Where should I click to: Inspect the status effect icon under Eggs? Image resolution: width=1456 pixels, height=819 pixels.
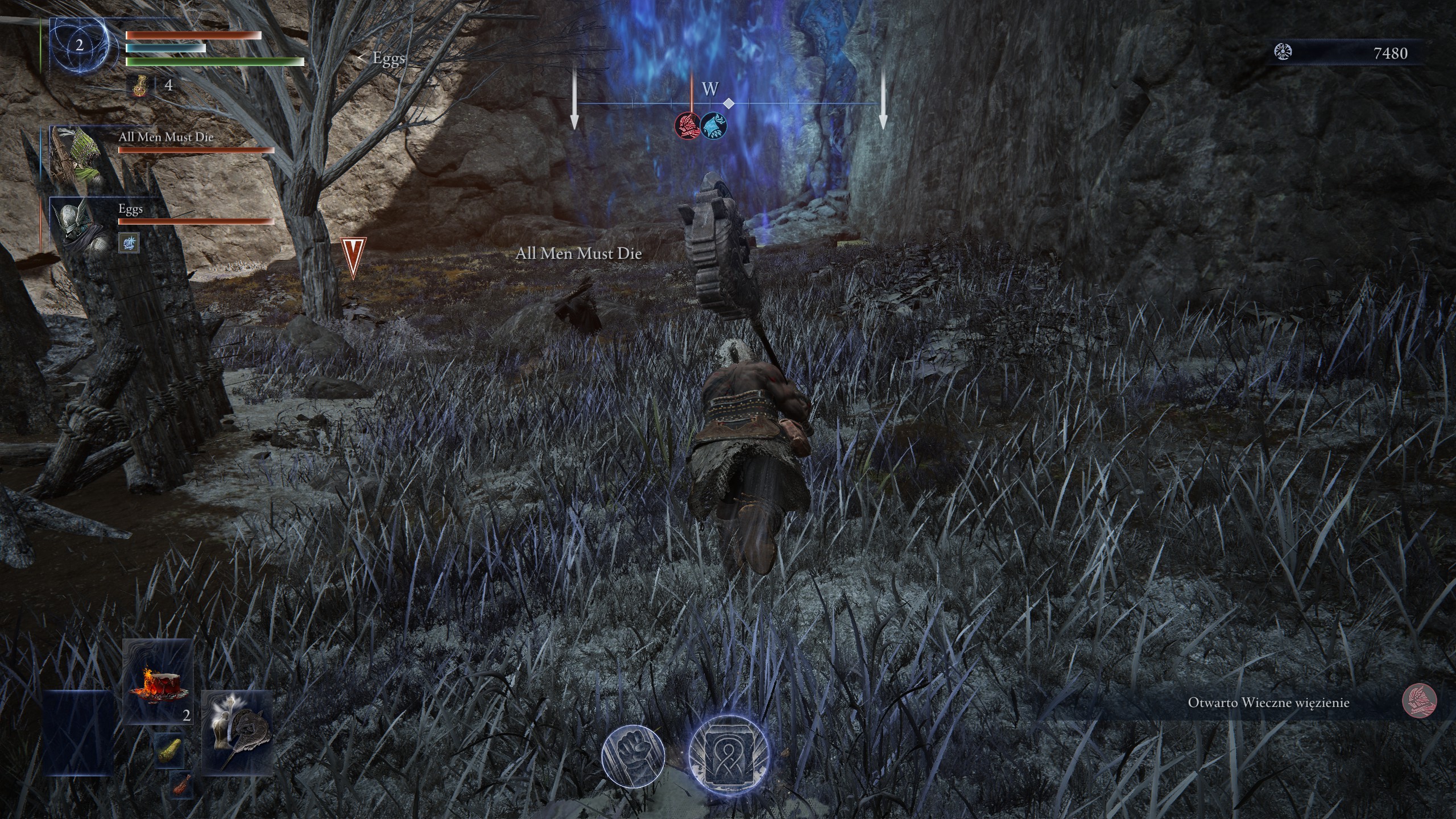click(129, 244)
